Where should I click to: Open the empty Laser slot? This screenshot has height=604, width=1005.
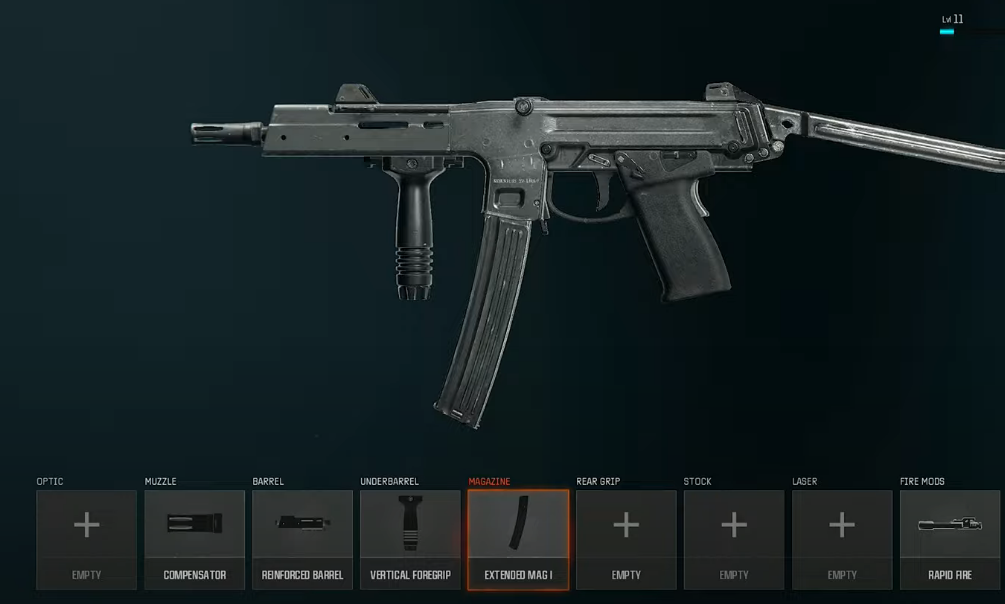pyautogui.click(x=842, y=539)
